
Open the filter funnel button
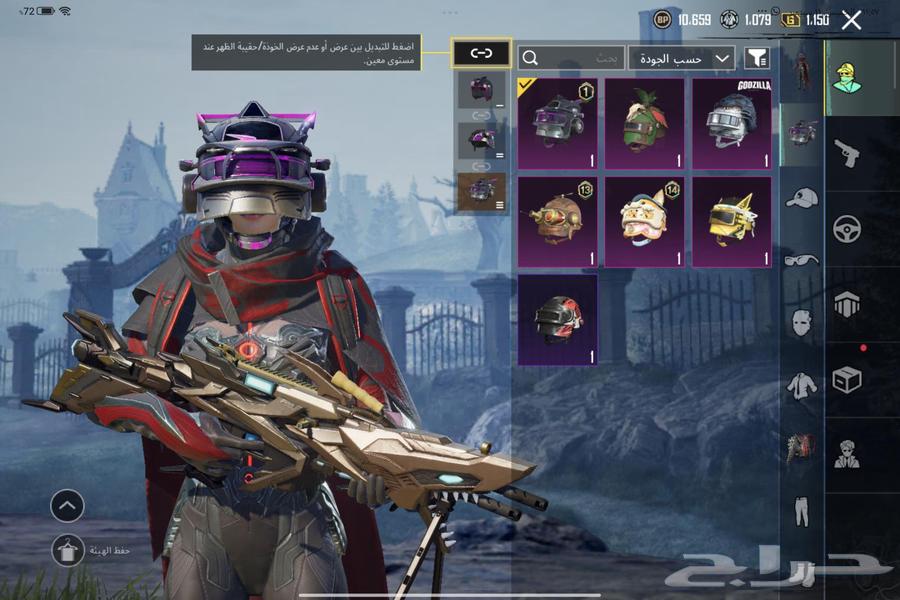click(x=757, y=58)
